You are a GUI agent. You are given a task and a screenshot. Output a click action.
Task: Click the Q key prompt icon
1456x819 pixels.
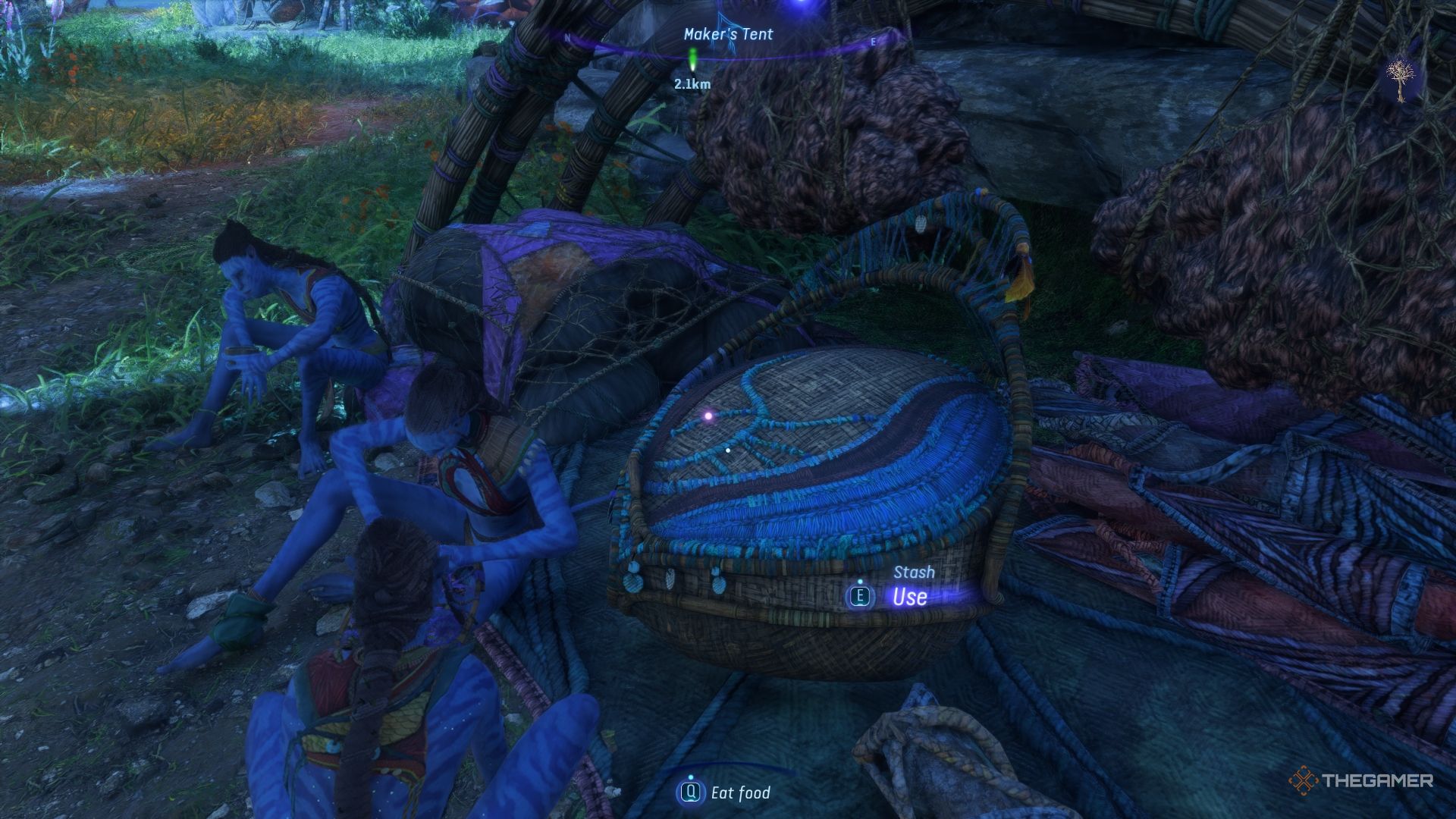(x=692, y=794)
